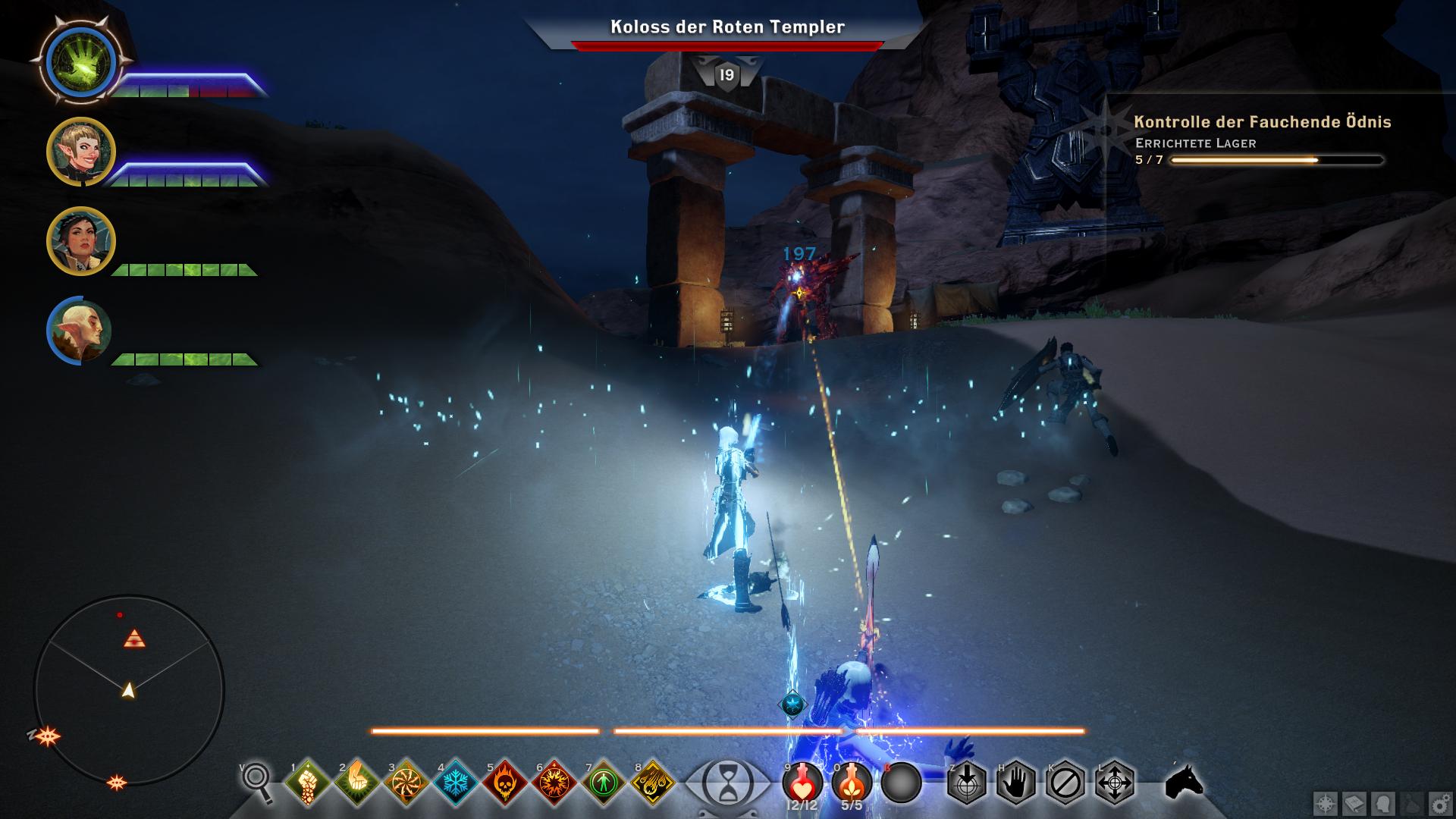Image resolution: width=1456 pixels, height=819 pixels.
Task: Cast the falling meteors spell
Action: 653,782
